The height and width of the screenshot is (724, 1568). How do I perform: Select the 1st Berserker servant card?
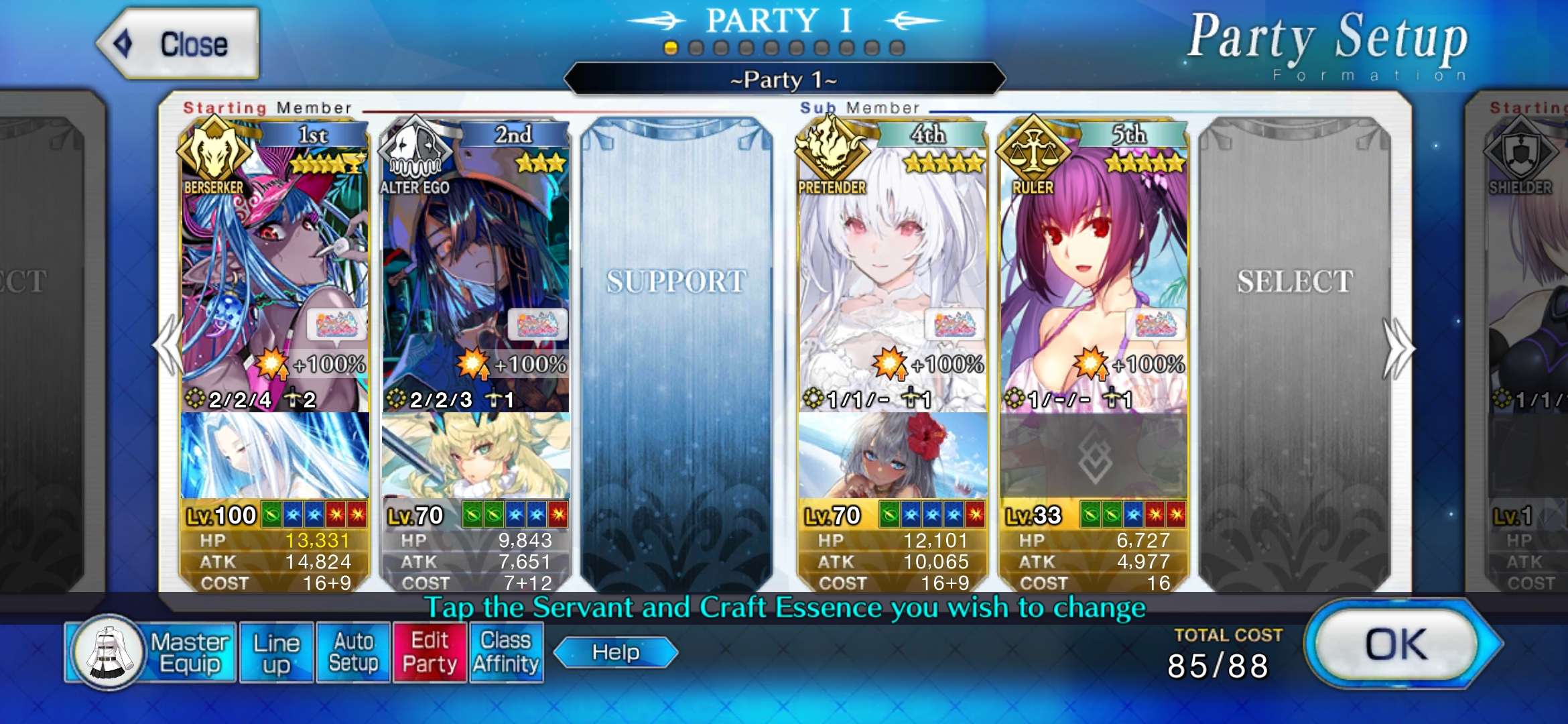[x=275, y=268]
